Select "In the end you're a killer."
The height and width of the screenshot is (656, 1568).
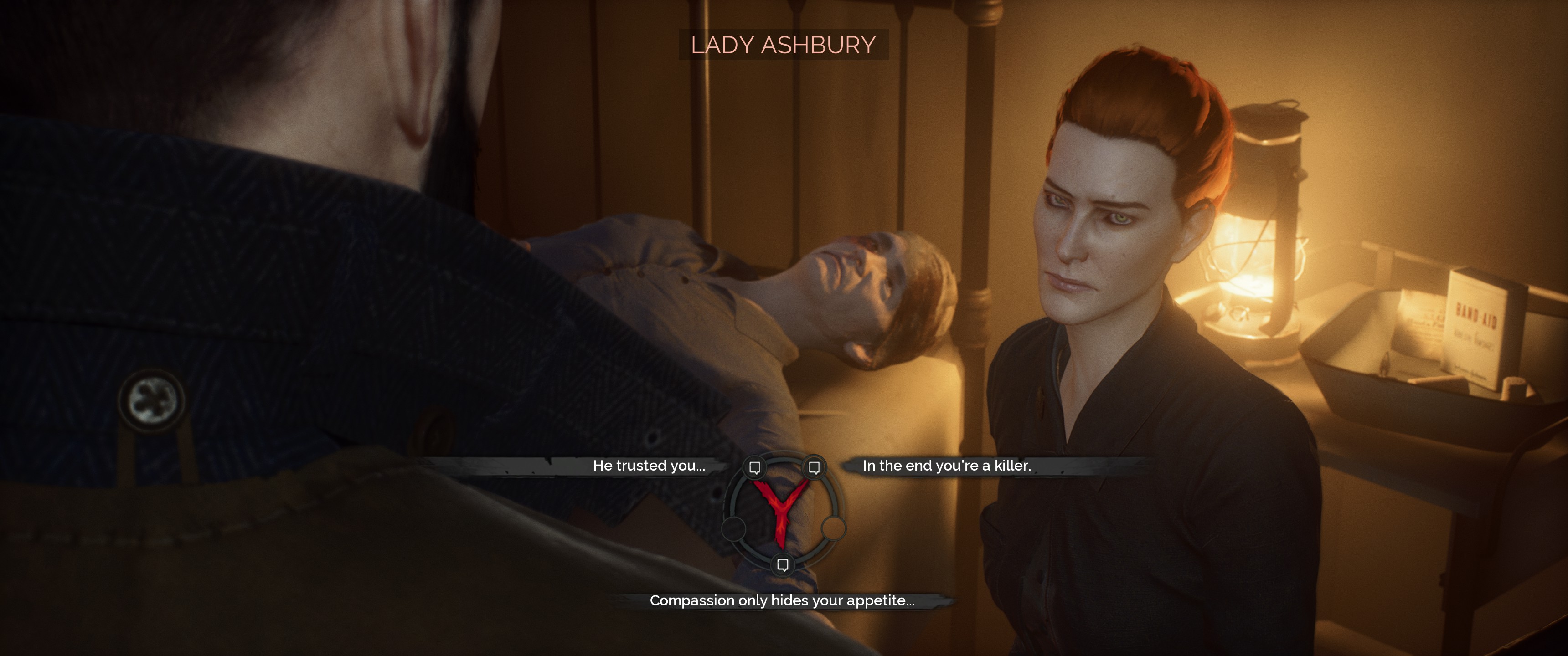(x=947, y=466)
